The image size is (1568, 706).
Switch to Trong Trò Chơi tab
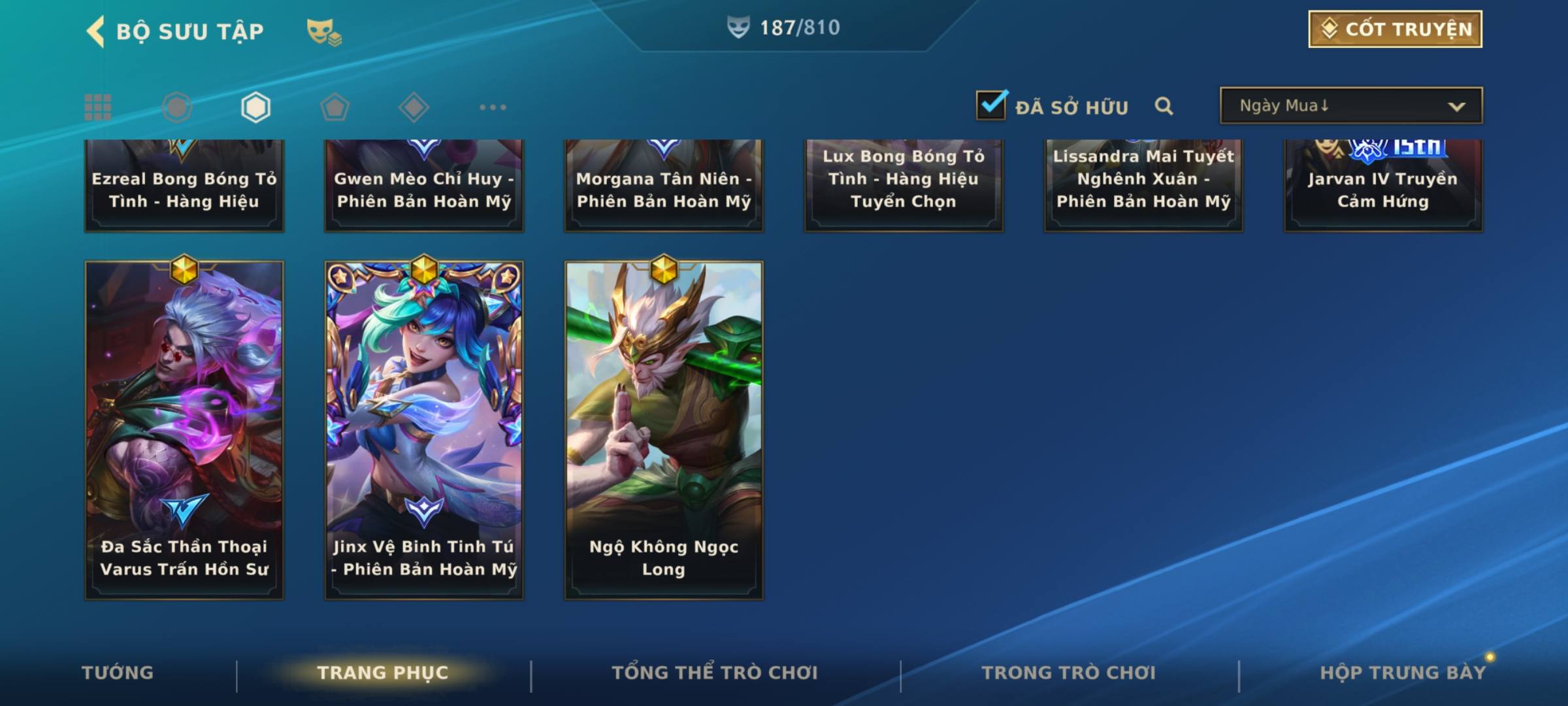(x=1069, y=673)
